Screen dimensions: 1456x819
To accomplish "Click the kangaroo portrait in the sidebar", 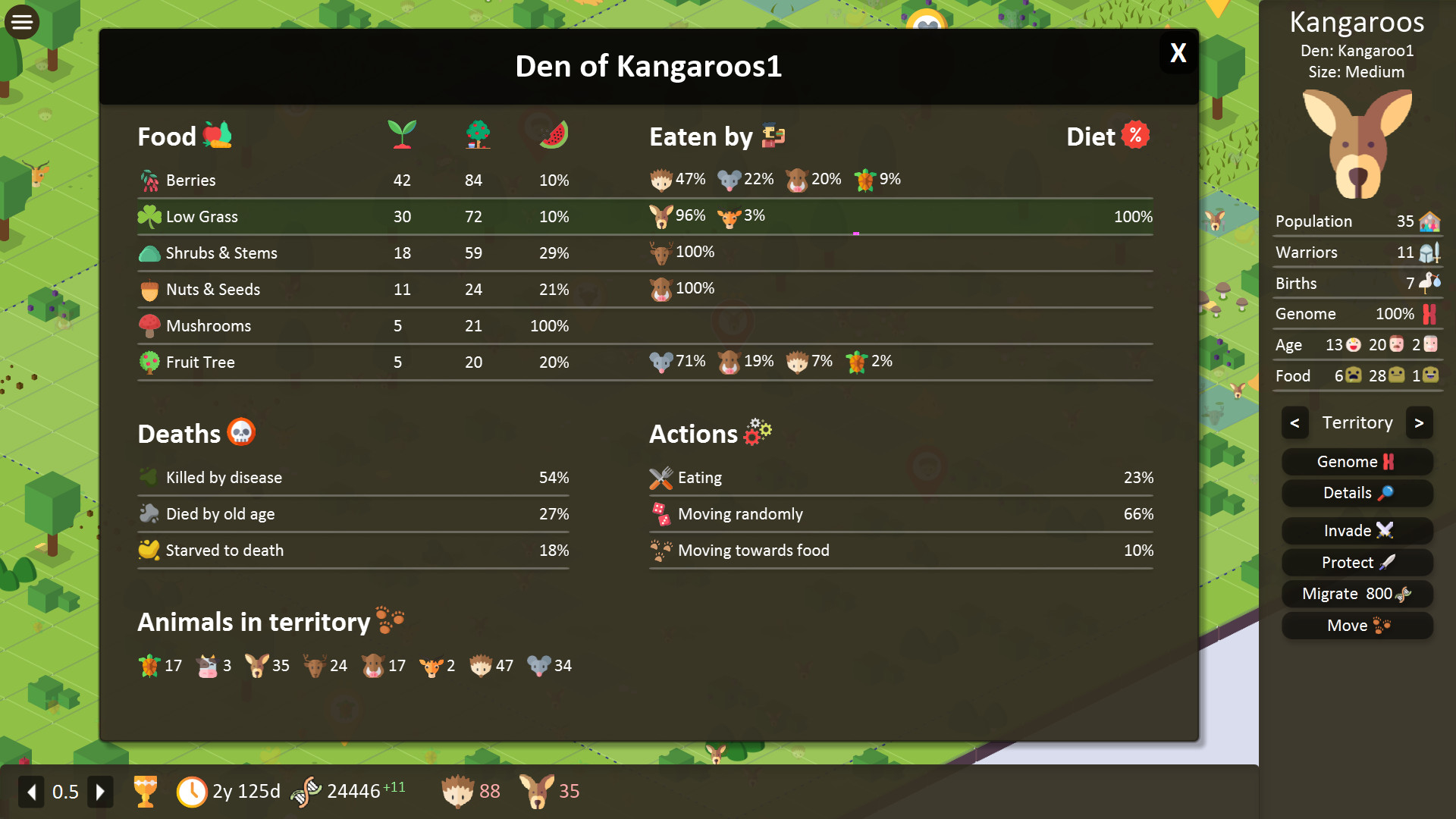I will pyautogui.click(x=1357, y=146).
